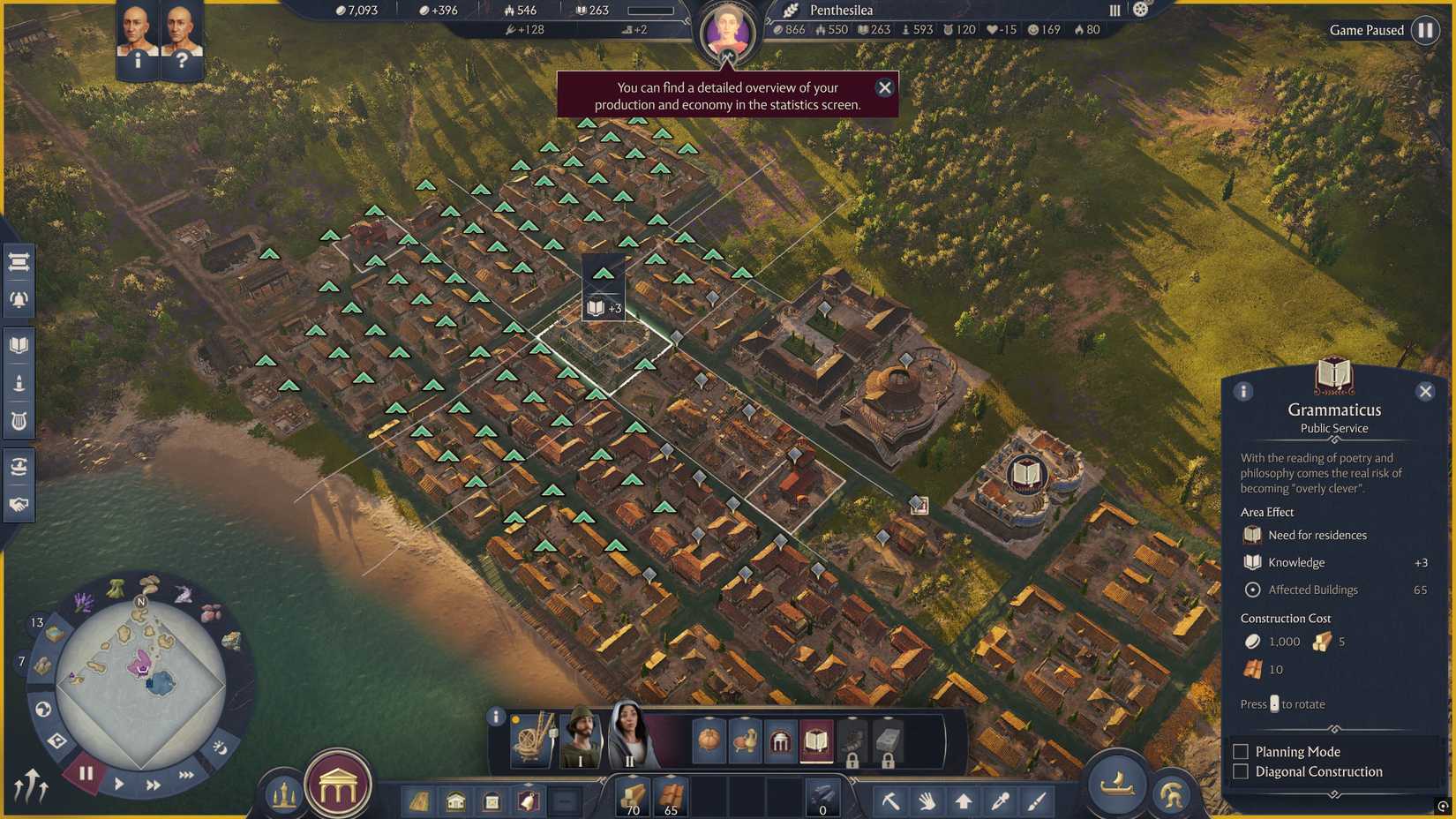Screen dimensions: 1456x819
Task: Switch to tier II population tab
Action: coord(629,741)
